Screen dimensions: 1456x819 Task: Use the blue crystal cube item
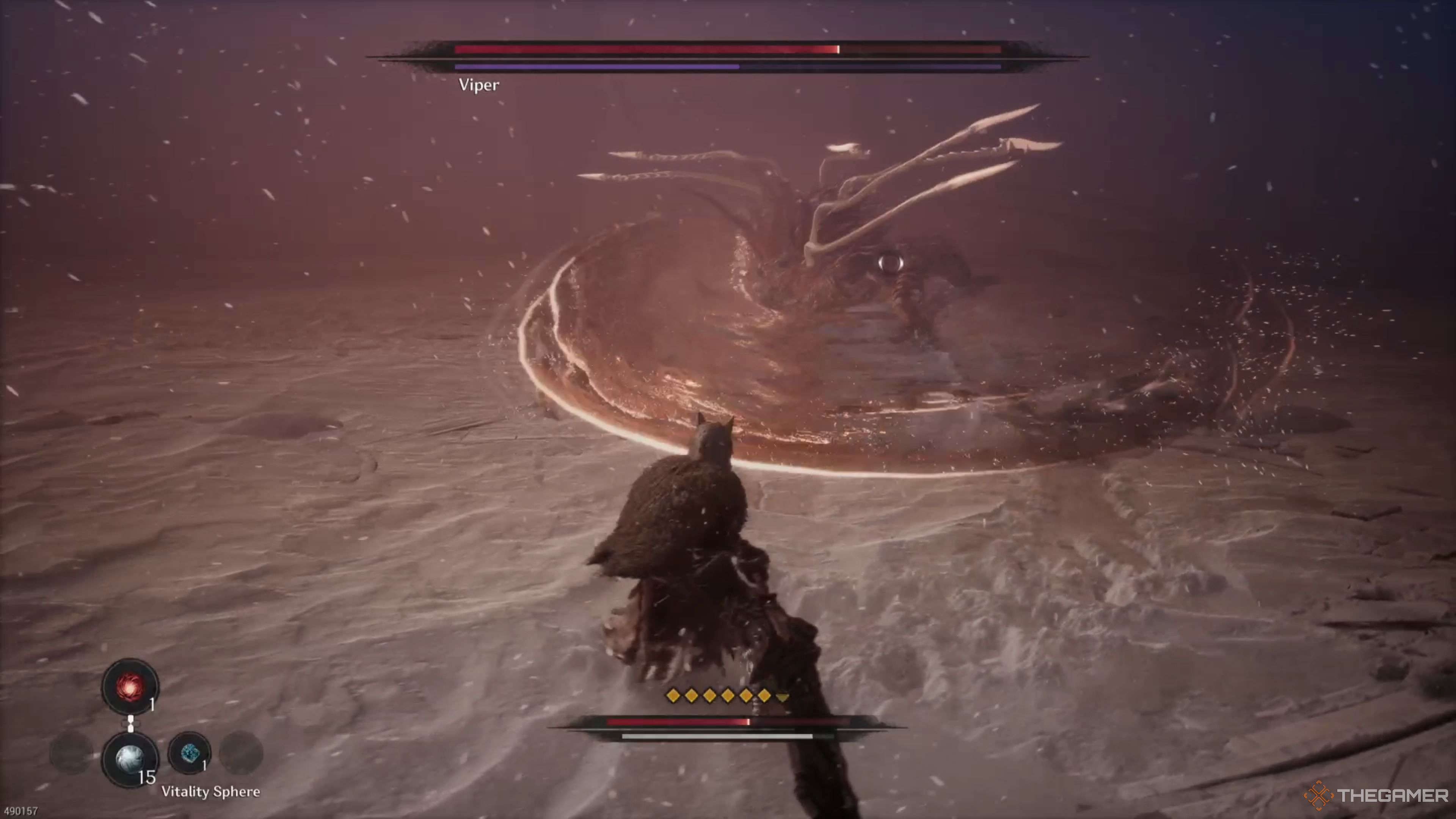pyautogui.click(x=189, y=753)
